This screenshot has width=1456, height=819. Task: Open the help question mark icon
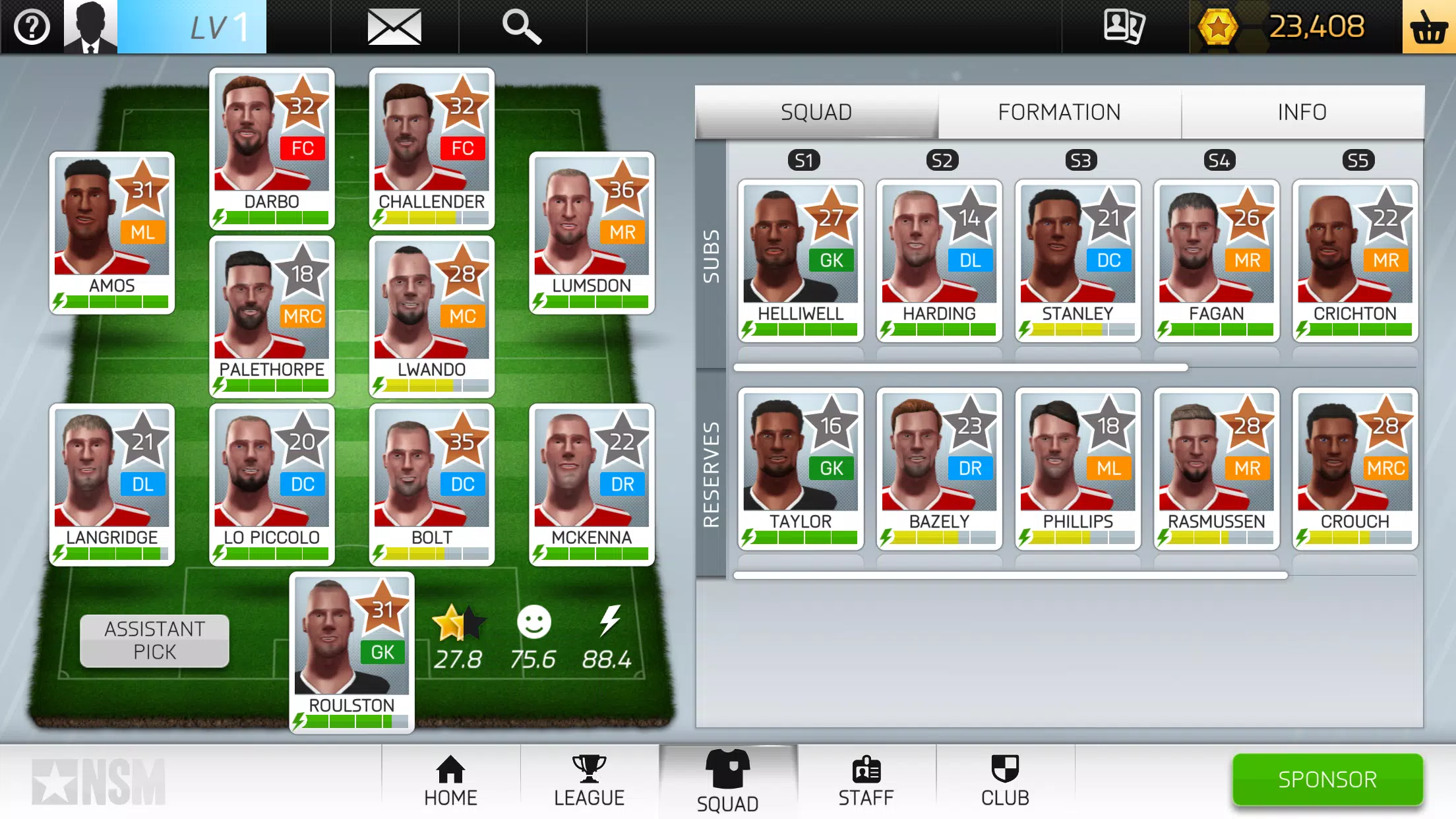click(x=30, y=26)
